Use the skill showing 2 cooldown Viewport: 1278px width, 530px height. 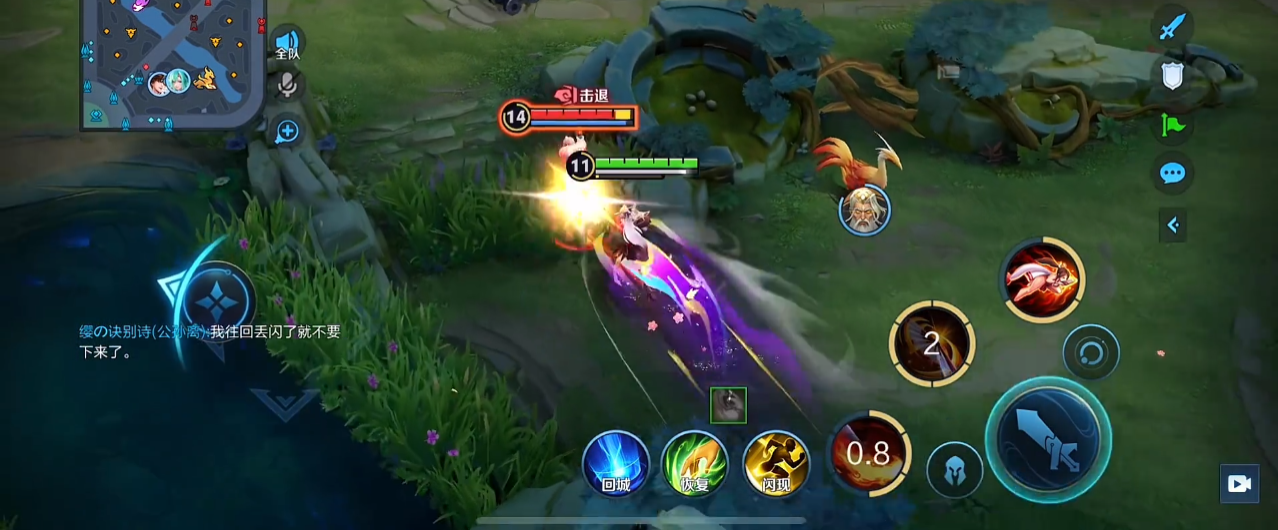[931, 344]
